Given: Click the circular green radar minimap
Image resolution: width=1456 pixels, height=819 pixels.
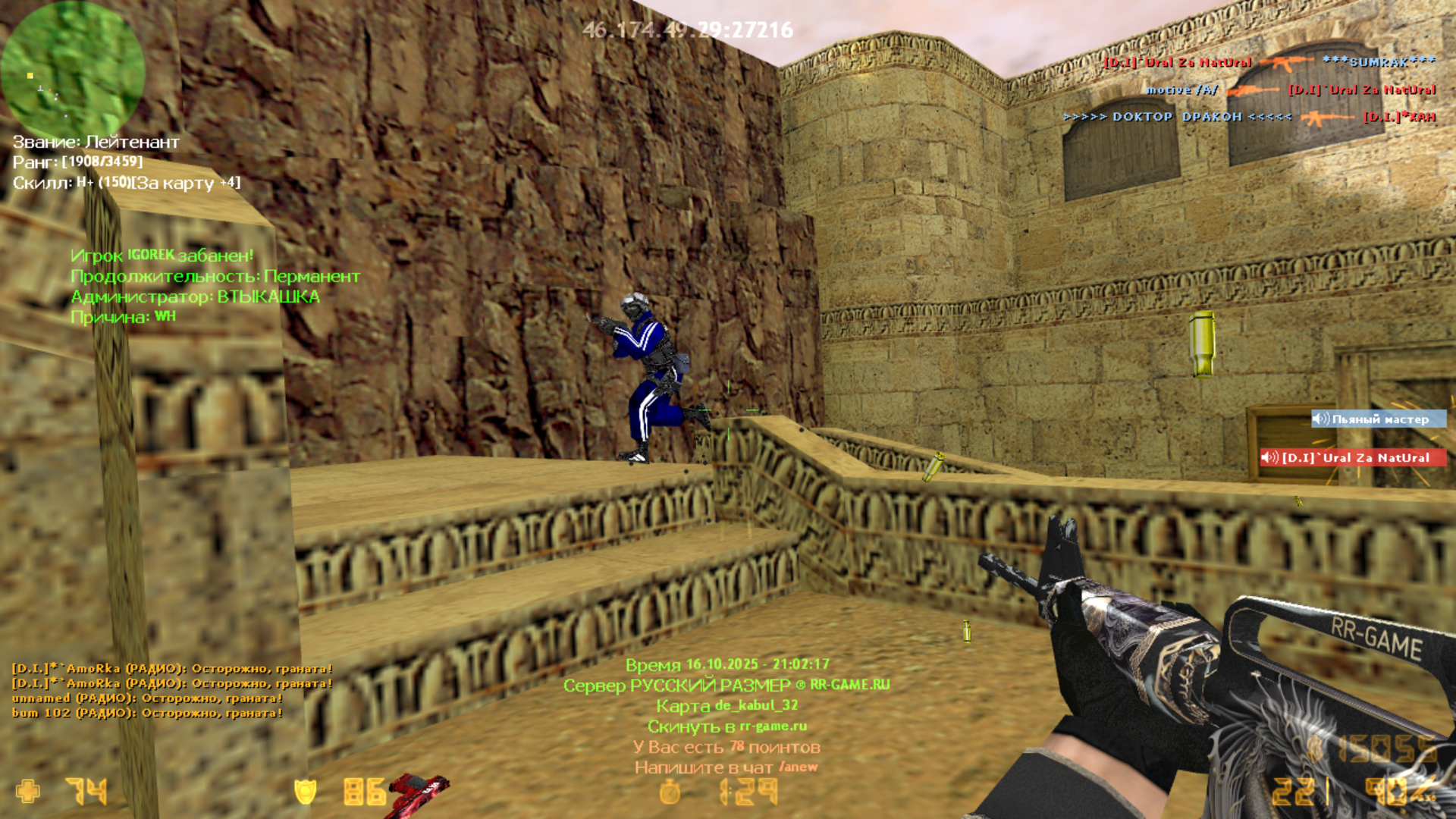Looking at the screenshot, I should pyautogui.click(x=72, y=70).
